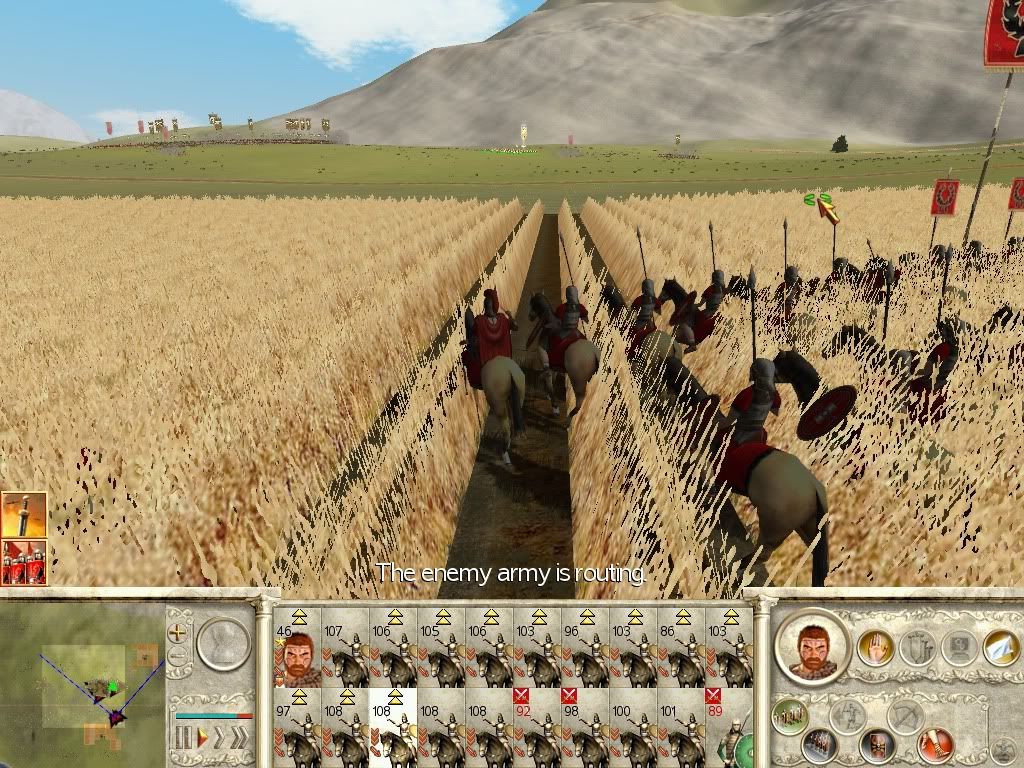Set maximum speed with the triple-arrow button

click(x=240, y=738)
